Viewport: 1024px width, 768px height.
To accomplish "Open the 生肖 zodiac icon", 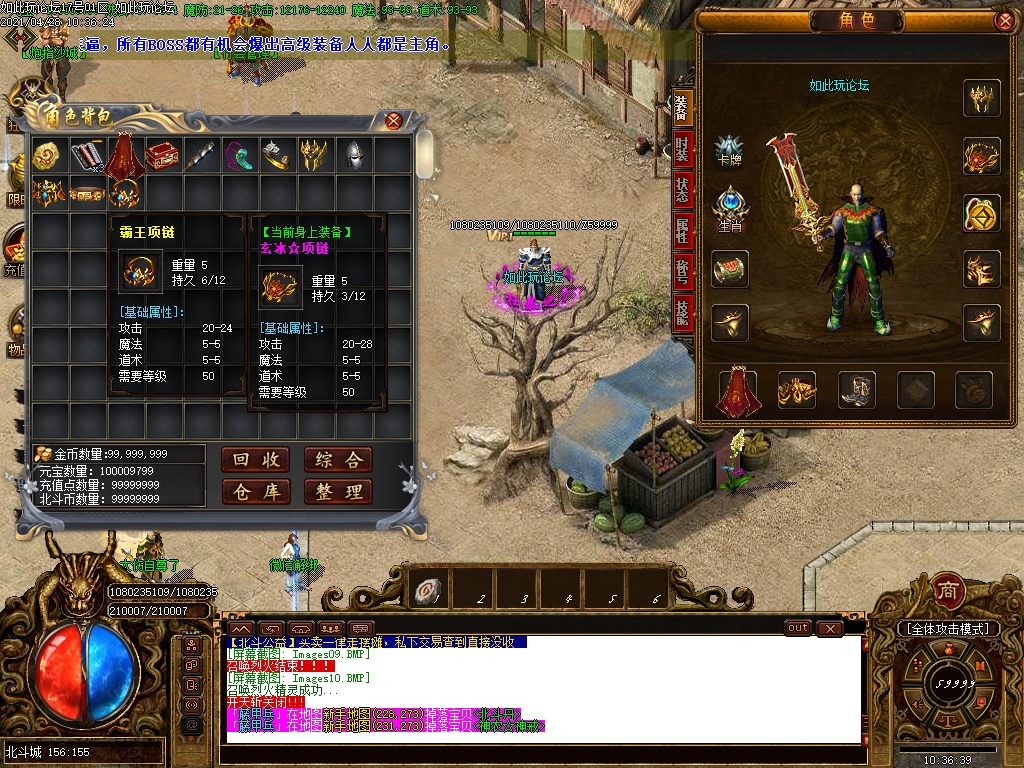I will (x=729, y=207).
